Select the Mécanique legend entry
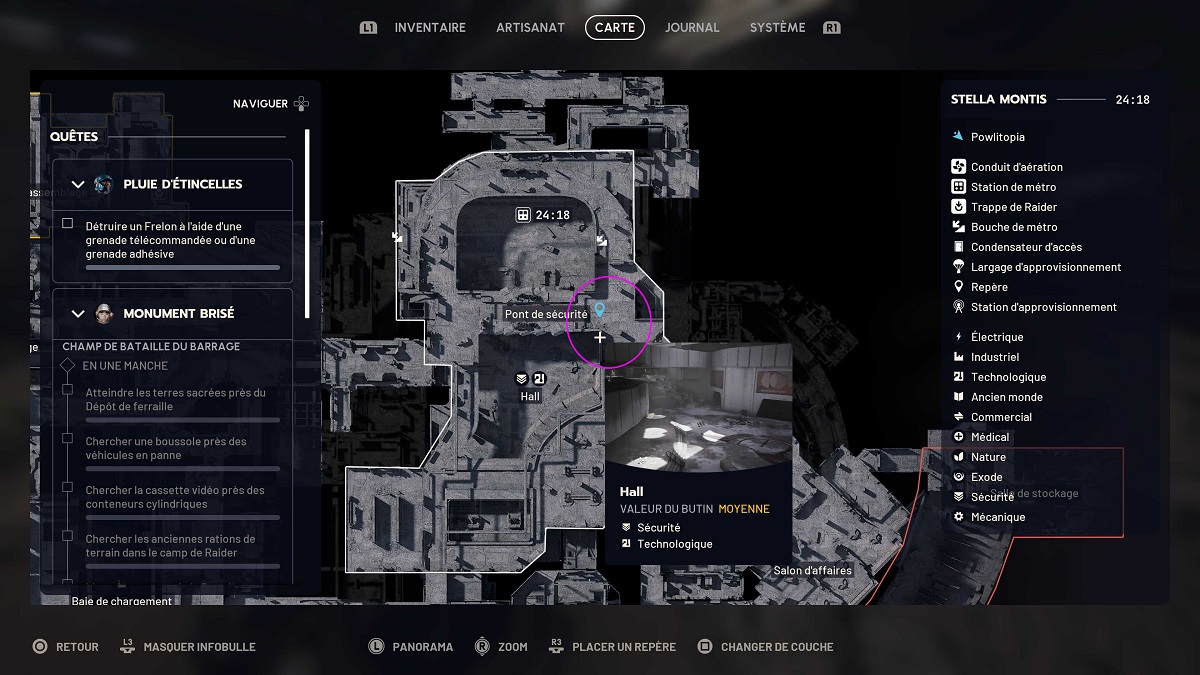This screenshot has width=1200, height=675. [997, 517]
